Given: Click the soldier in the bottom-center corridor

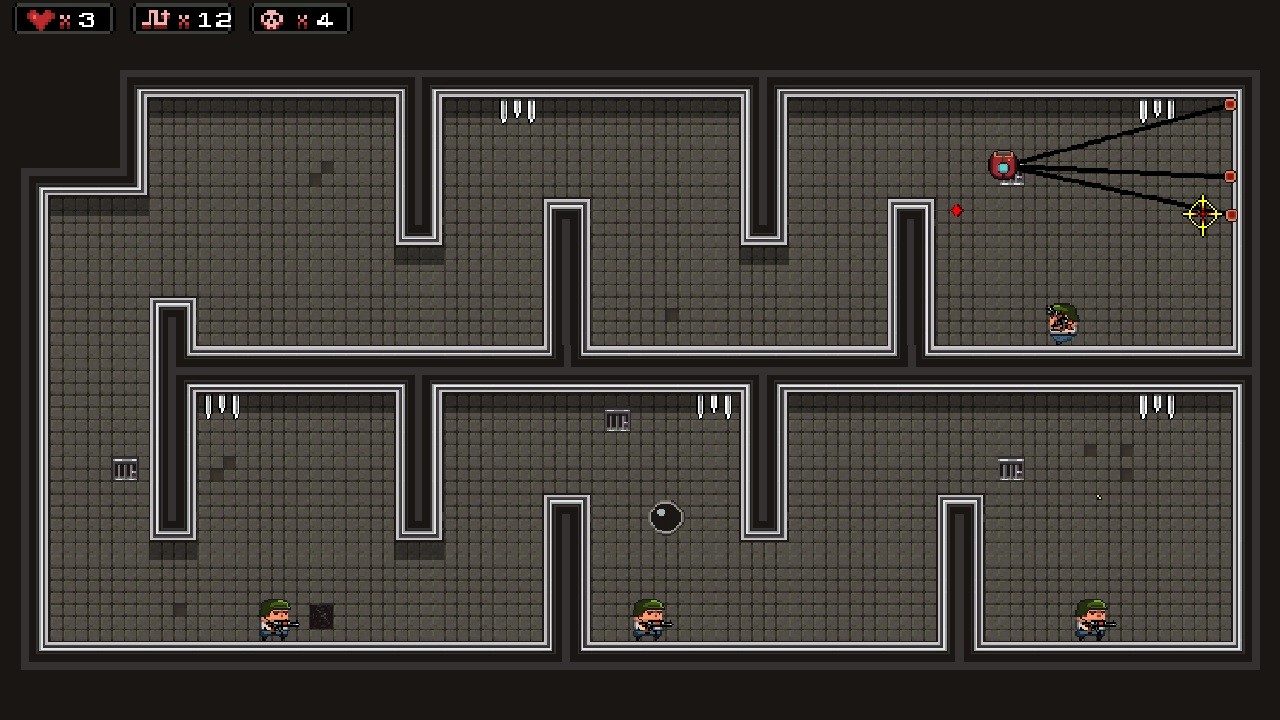Looking at the screenshot, I should pyautogui.click(x=648, y=620).
